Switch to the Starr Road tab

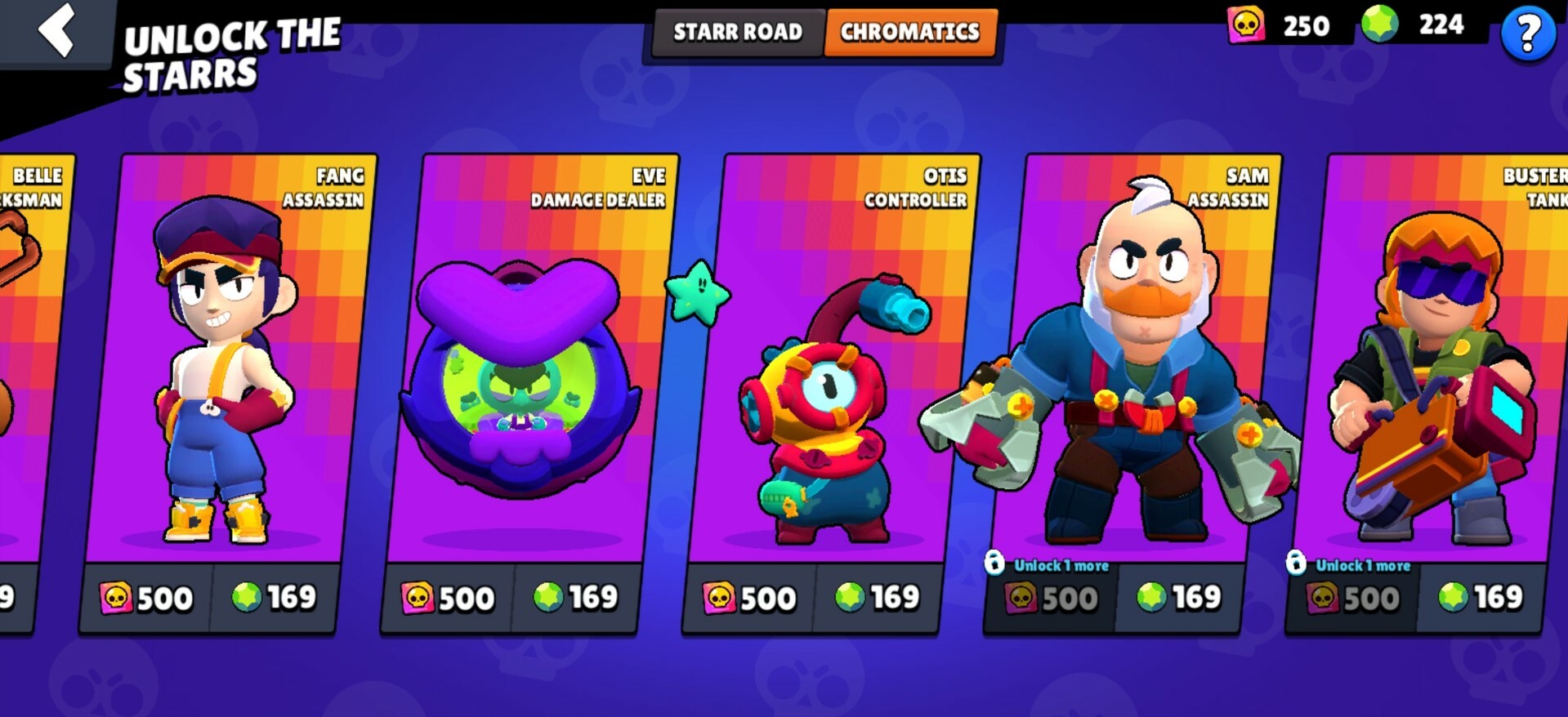point(737,32)
